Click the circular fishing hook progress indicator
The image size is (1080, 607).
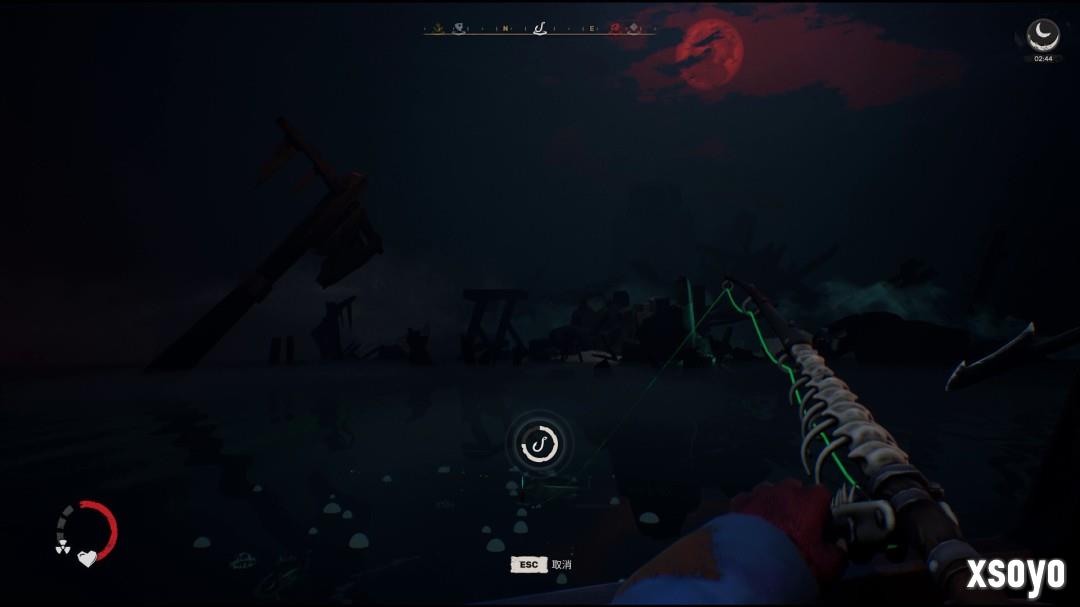click(539, 443)
